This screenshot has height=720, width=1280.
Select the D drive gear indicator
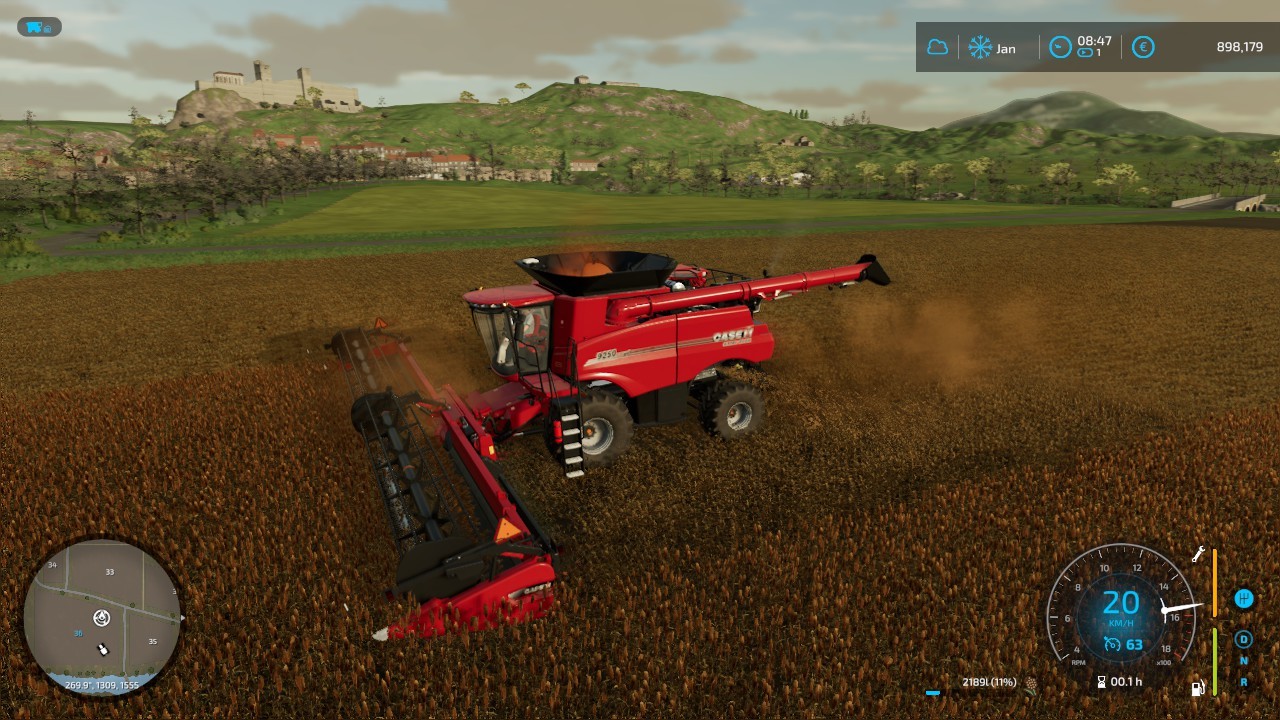point(1244,639)
